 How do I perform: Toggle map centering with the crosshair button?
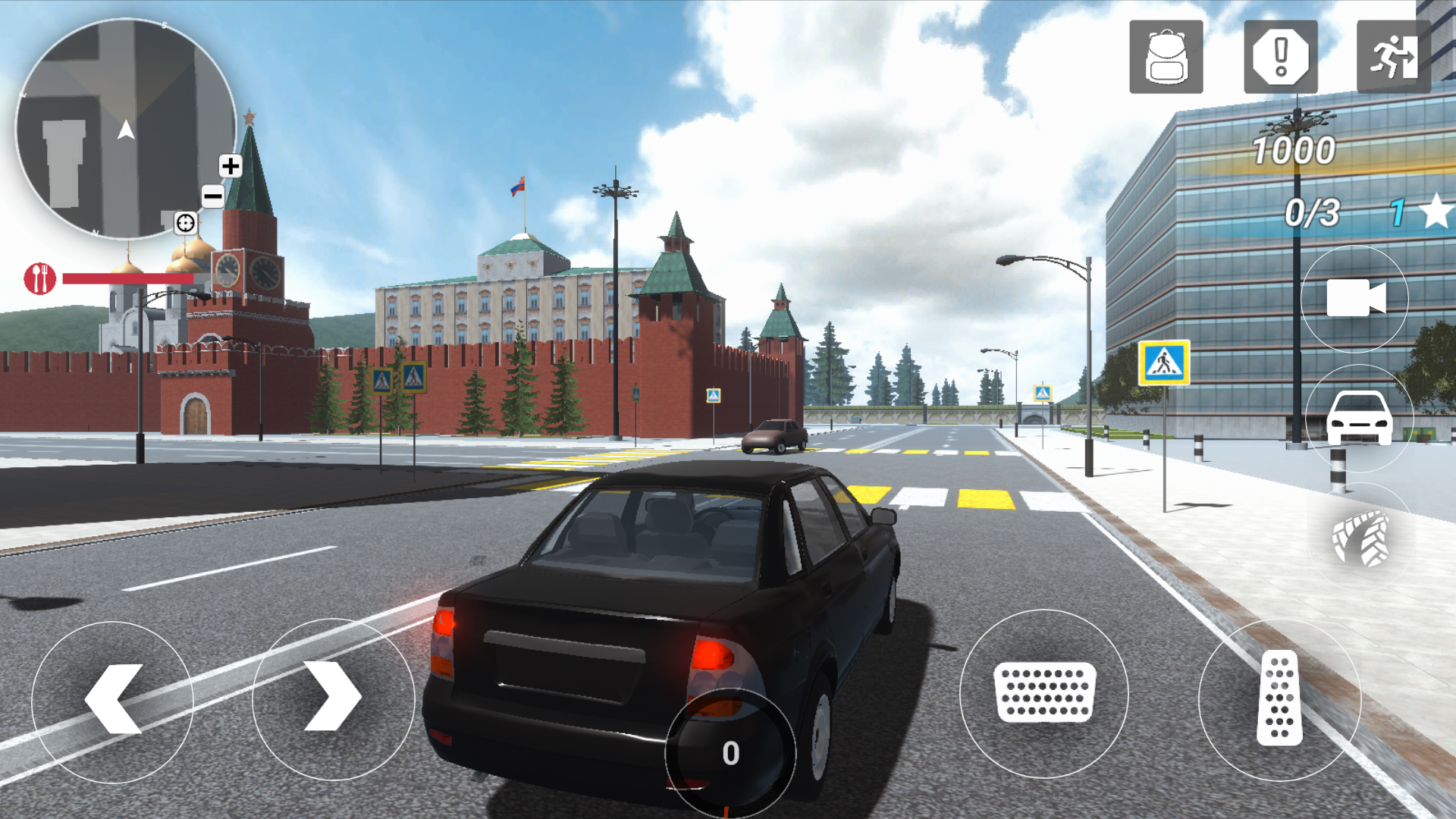point(184,224)
